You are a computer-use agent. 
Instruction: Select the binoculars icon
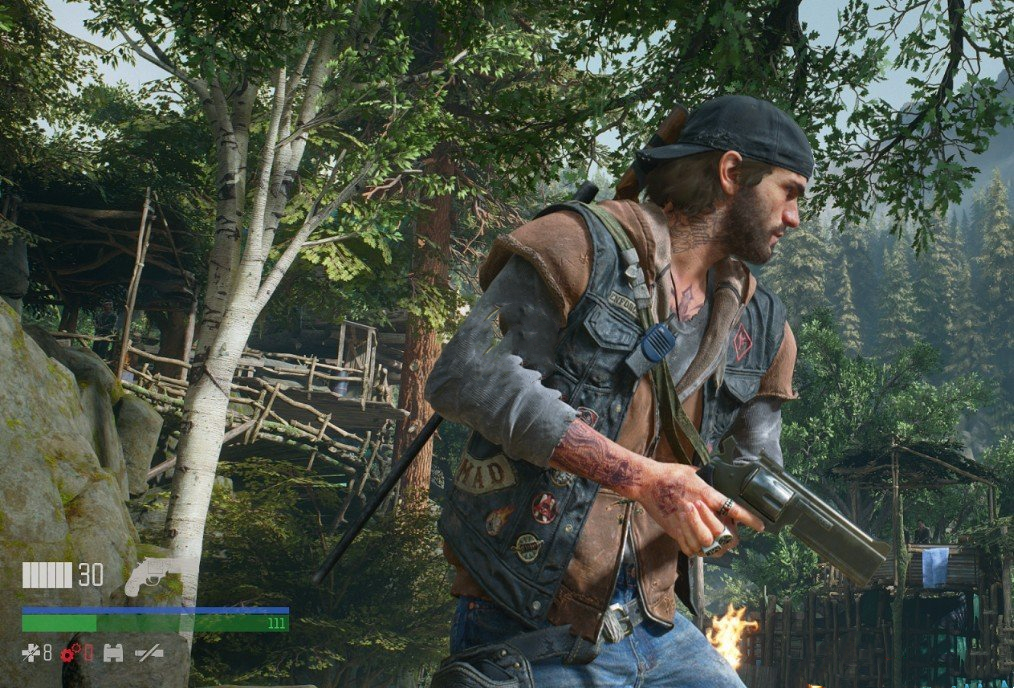(x=113, y=653)
